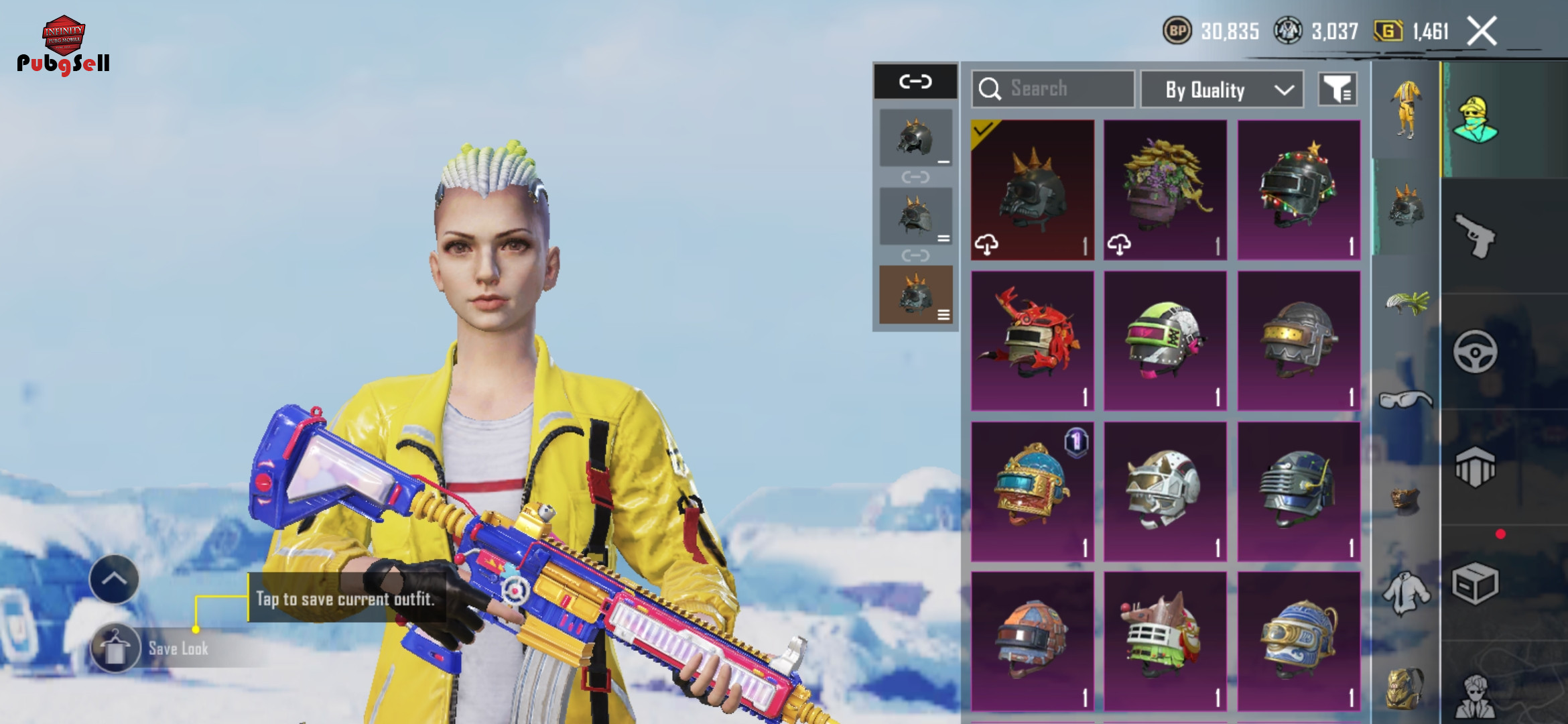Switch to the pistol weapons tab
The height and width of the screenshot is (724, 1568).
click(1476, 235)
